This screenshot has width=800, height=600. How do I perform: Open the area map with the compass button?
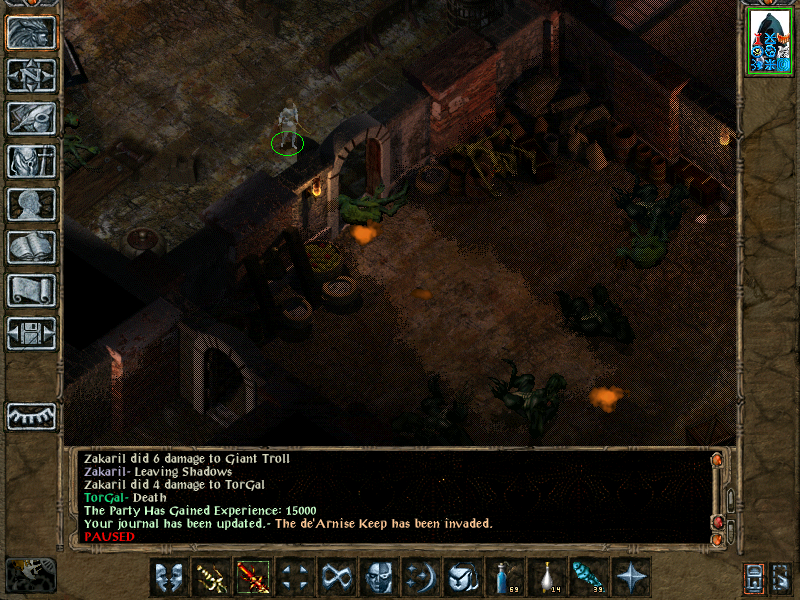tap(31, 75)
